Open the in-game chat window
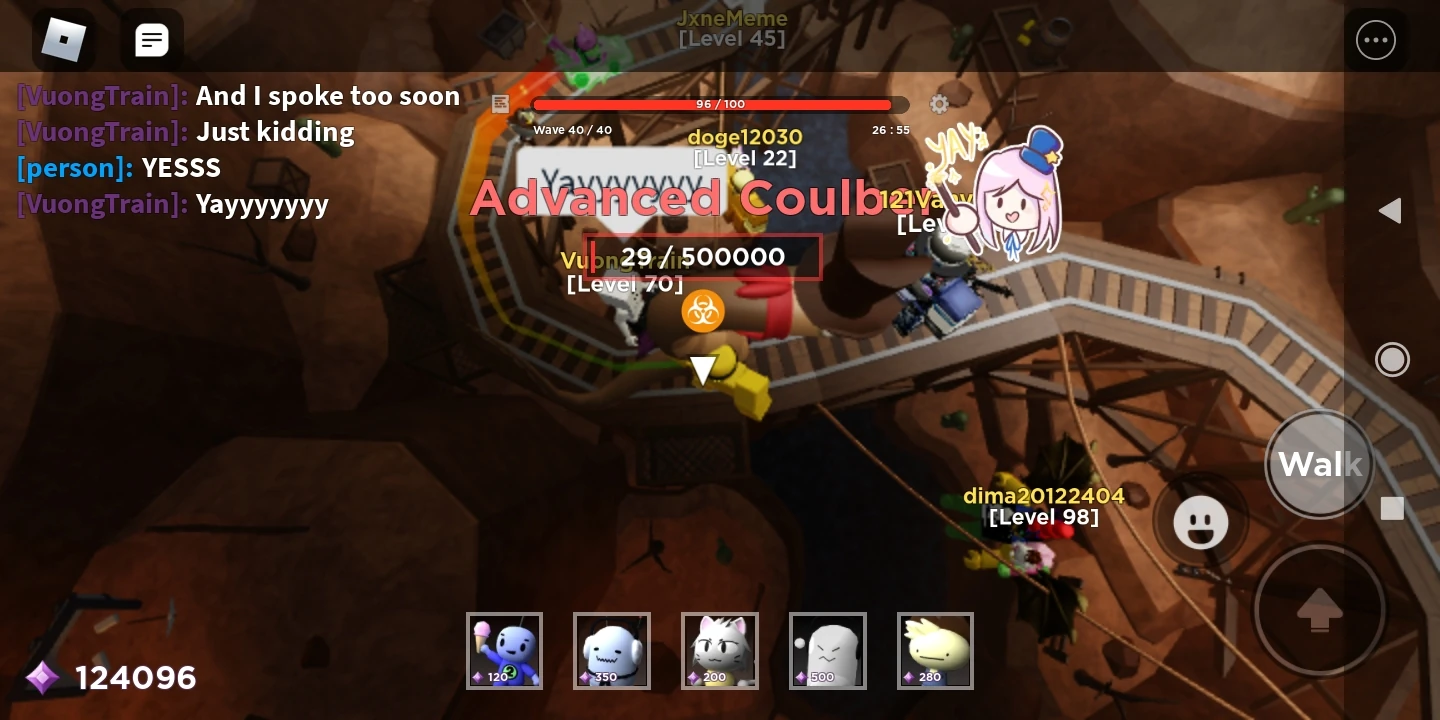1440x720 pixels. pyautogui.click(x=152, y=40)
